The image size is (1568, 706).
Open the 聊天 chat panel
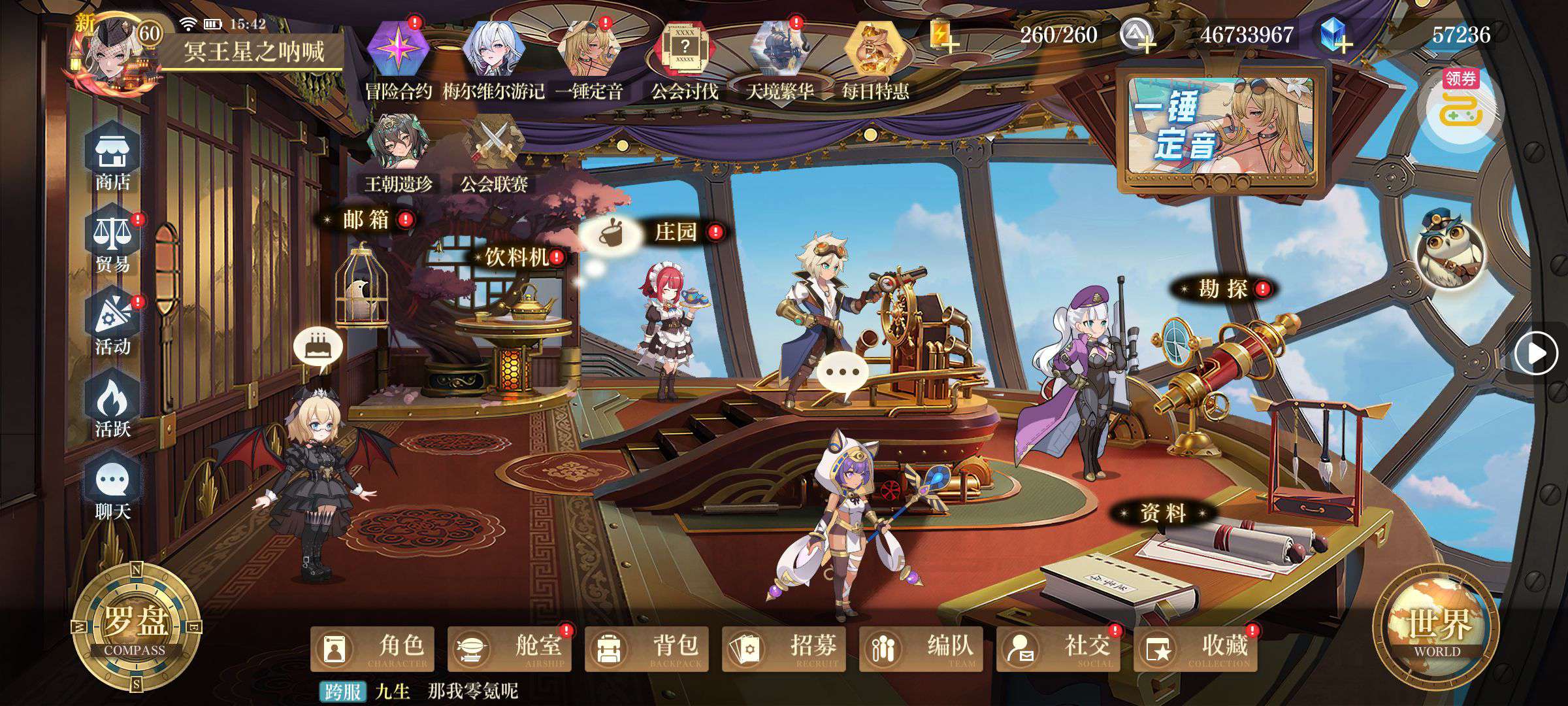pos(113,490)
